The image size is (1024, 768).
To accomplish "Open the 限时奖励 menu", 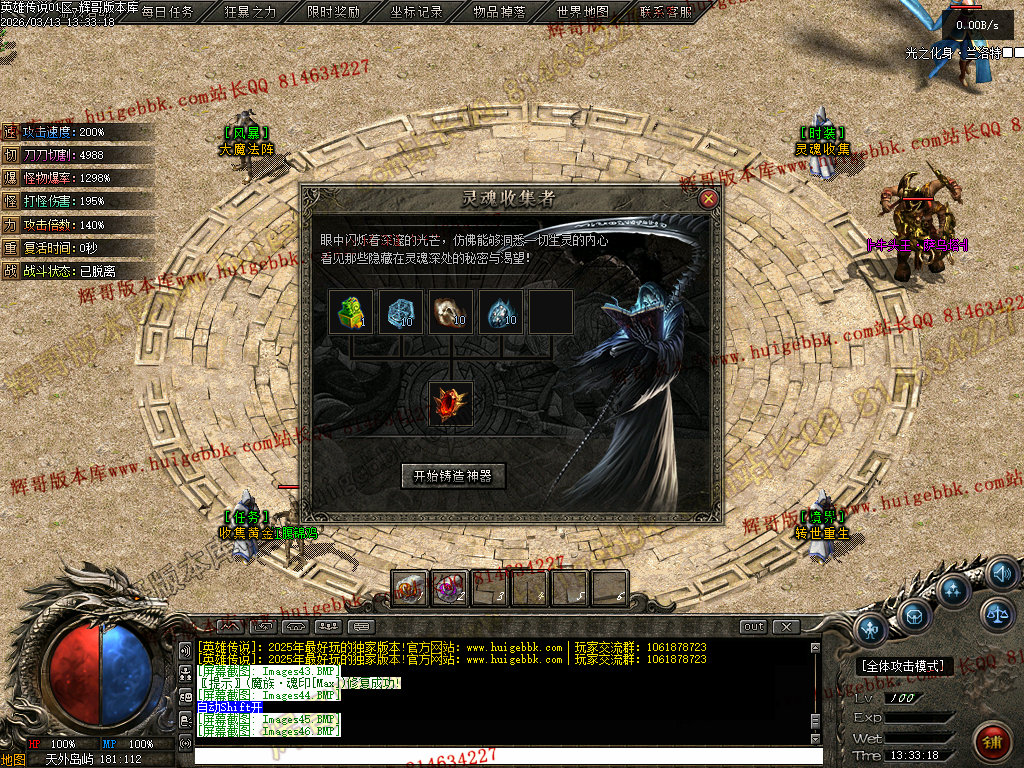I will click(334, 12).
